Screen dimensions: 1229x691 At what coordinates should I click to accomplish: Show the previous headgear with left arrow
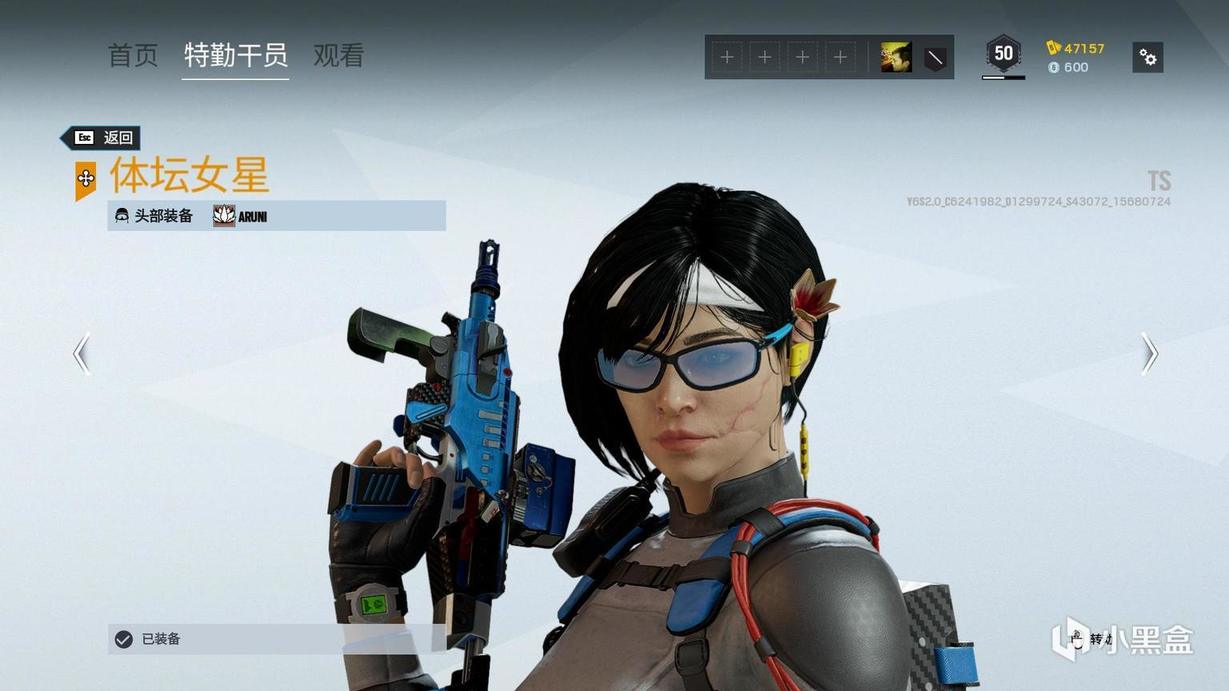81,353
